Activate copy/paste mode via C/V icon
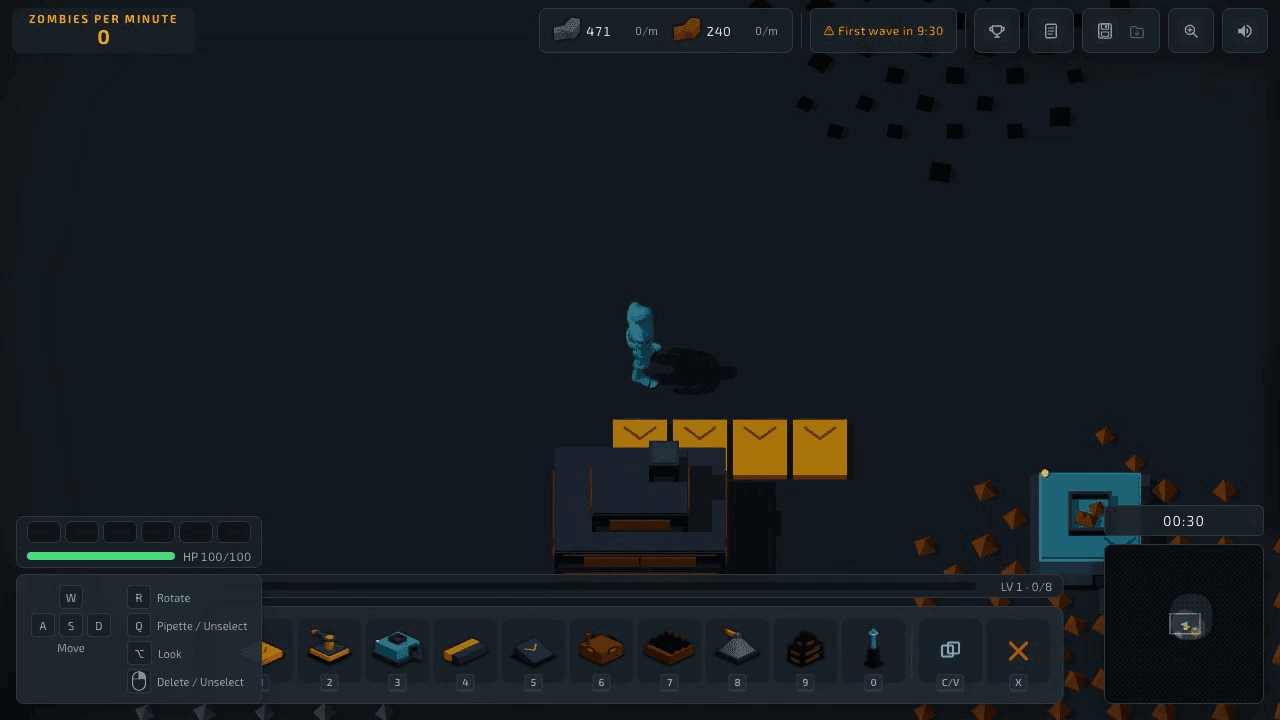The image size is (1280, 720). coord(948,650)
